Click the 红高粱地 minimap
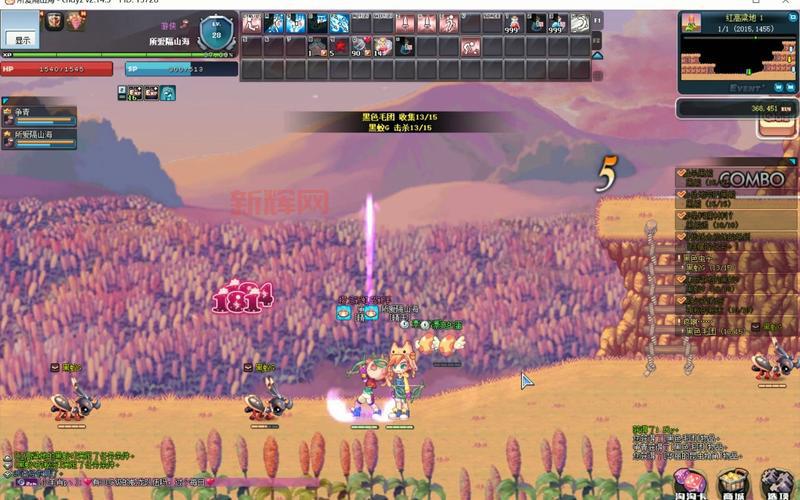Screen dimensions: 800x500 (735, 55)
